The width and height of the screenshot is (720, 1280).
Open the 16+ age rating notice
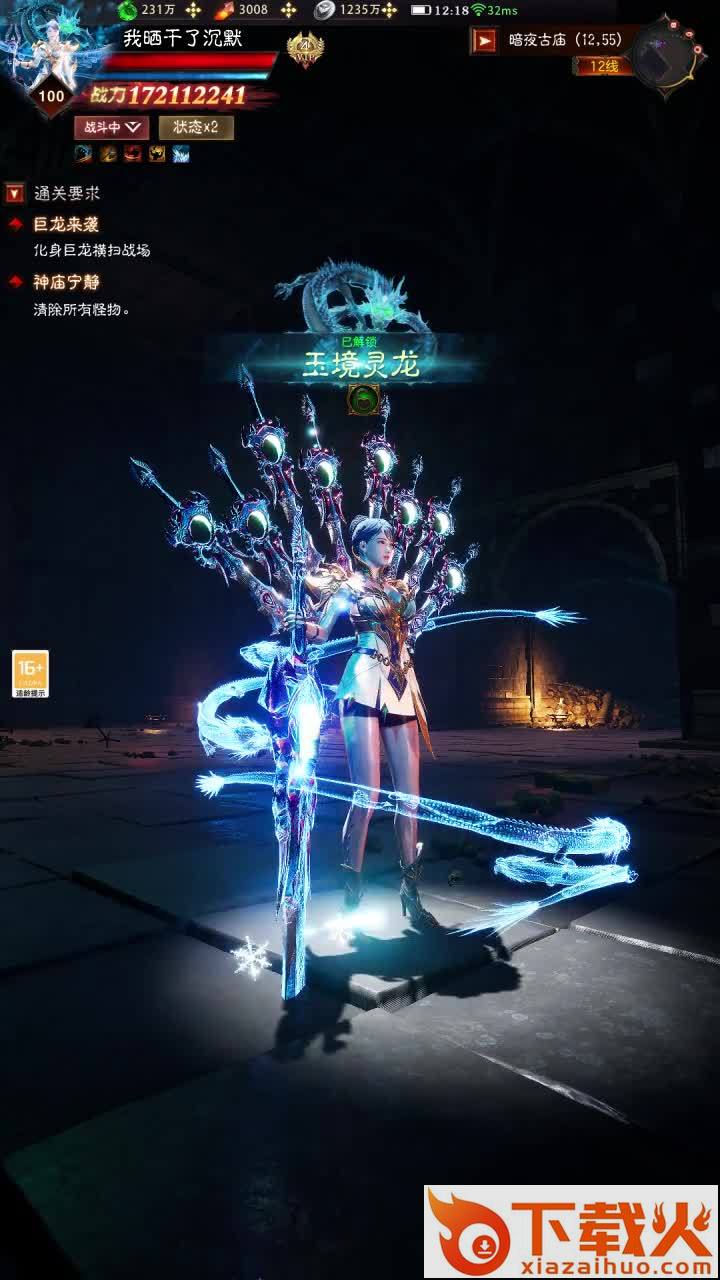pos(30,673)
